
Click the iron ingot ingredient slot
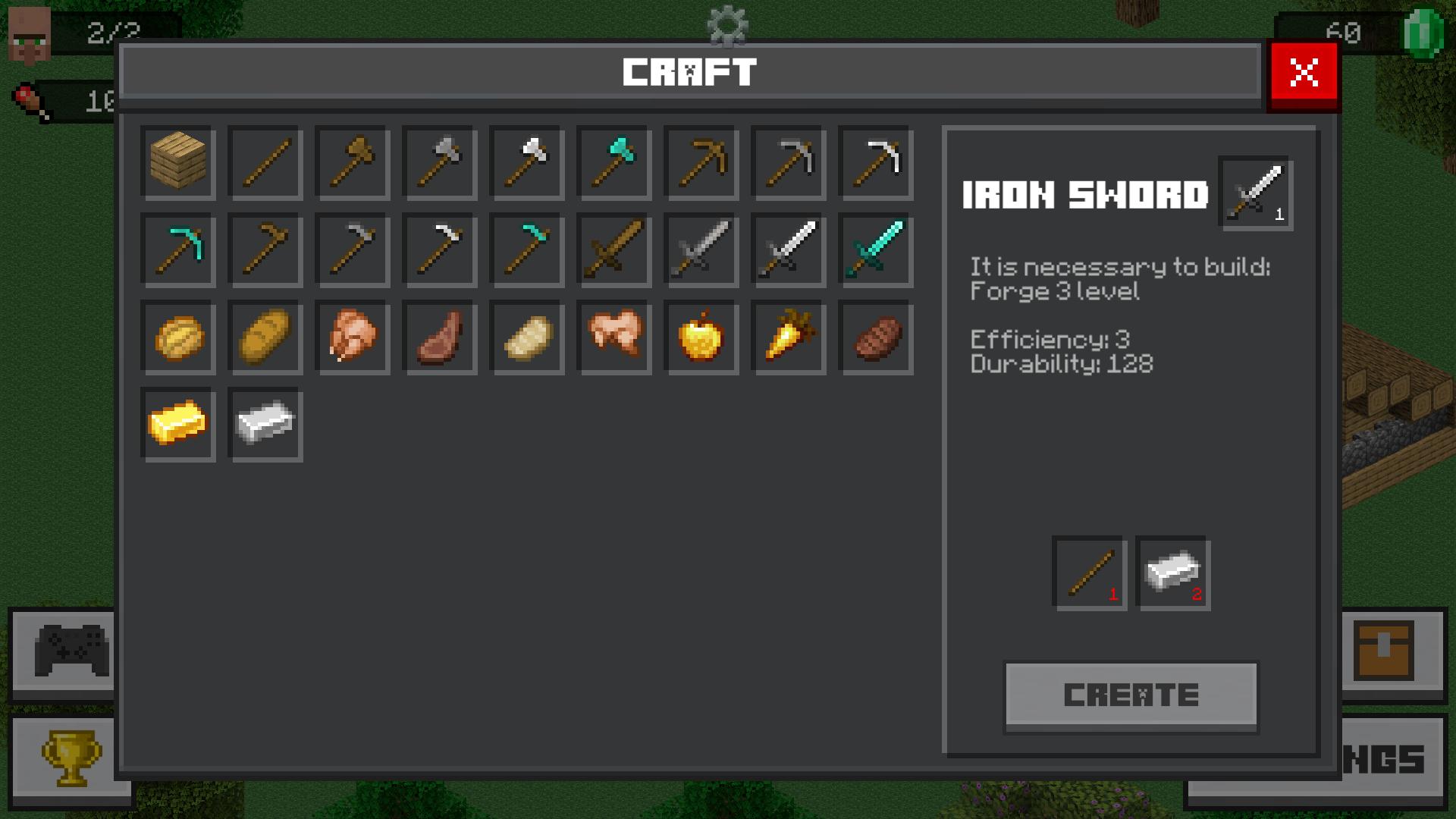(1173, 574)
